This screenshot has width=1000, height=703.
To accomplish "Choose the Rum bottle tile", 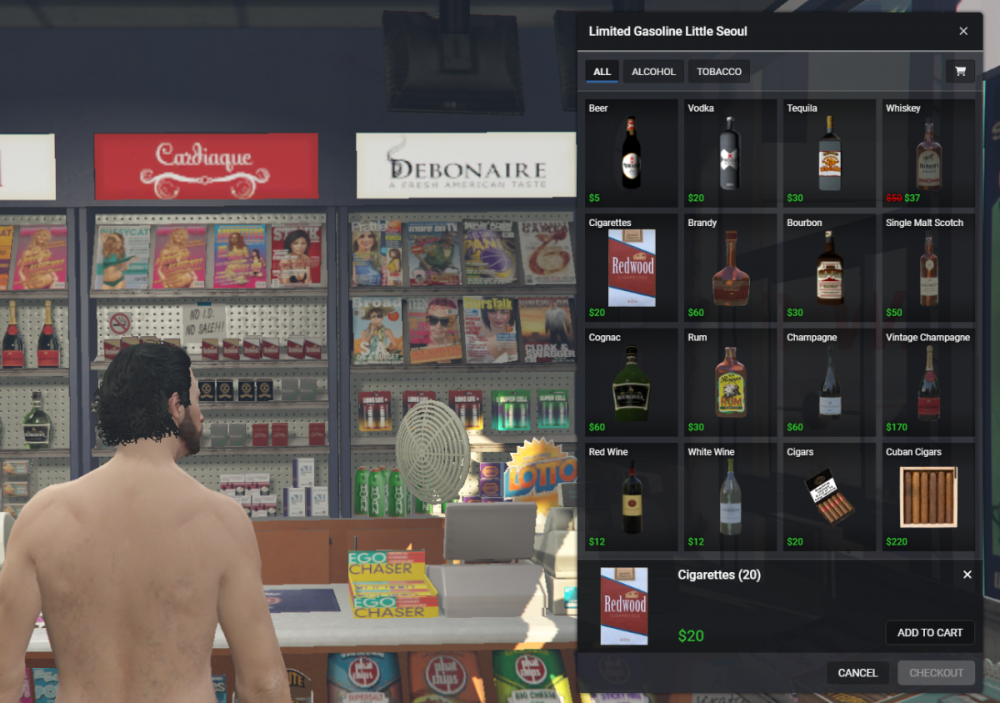I will pos(730,382).
